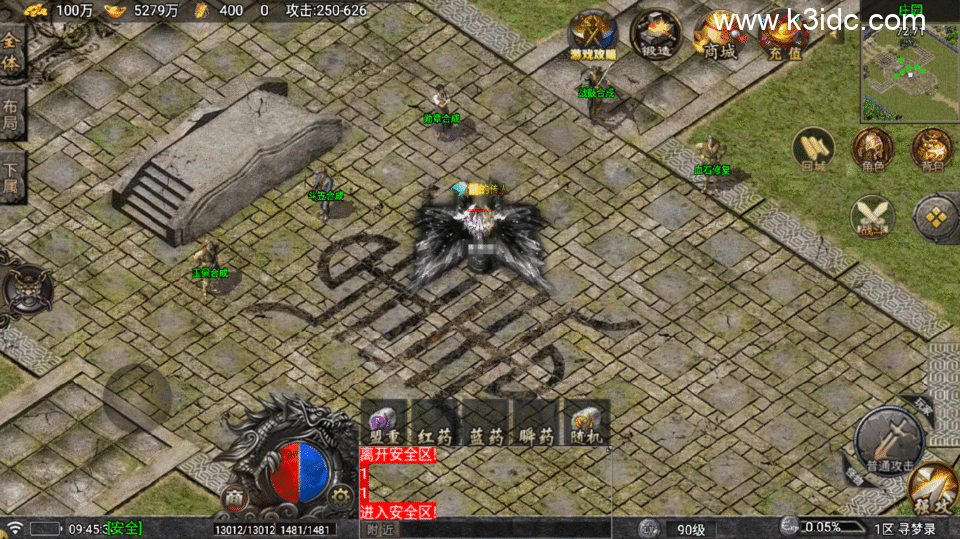Use the 回城 return-to-town scroll button
This screenshot has width=960, height=539.
pos(813,149)
